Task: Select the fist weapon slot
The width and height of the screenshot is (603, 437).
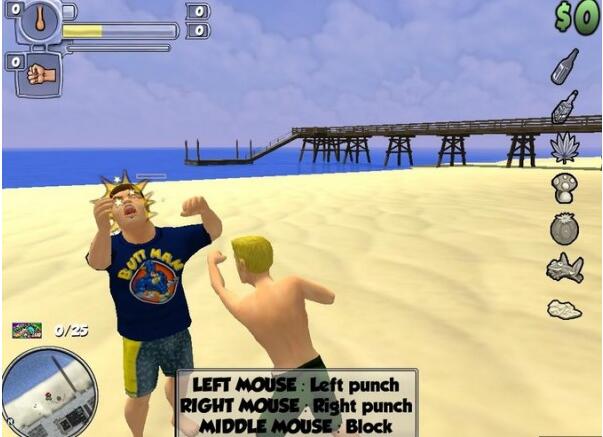Action: 40,73
